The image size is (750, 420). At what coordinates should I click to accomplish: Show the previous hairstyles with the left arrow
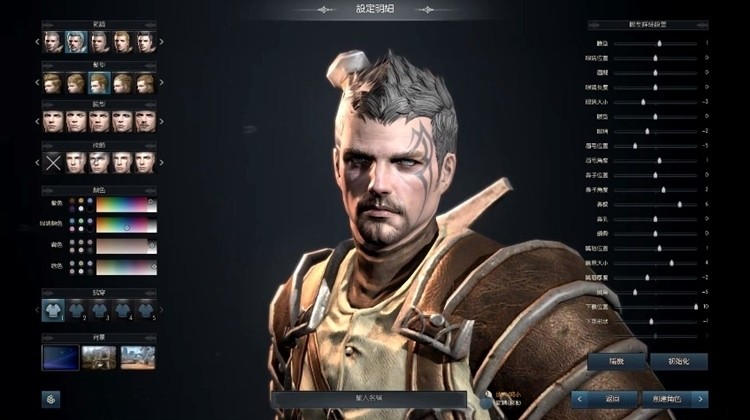click(x=38, y=82)
